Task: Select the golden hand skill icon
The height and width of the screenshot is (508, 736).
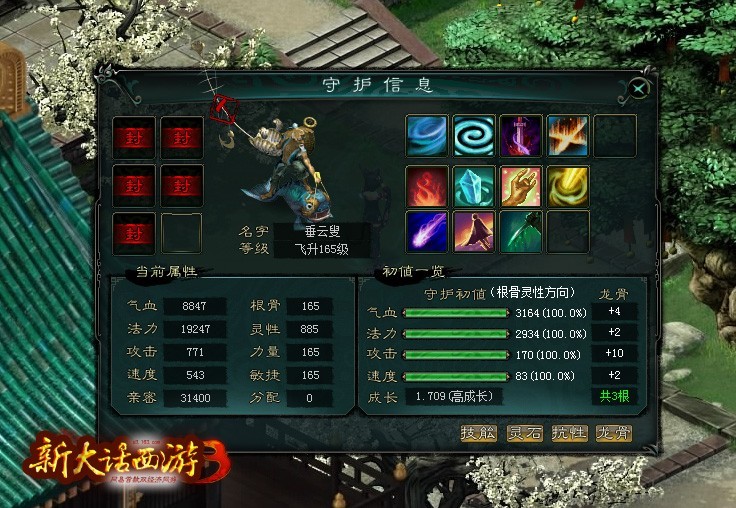Action: point(520,185)
